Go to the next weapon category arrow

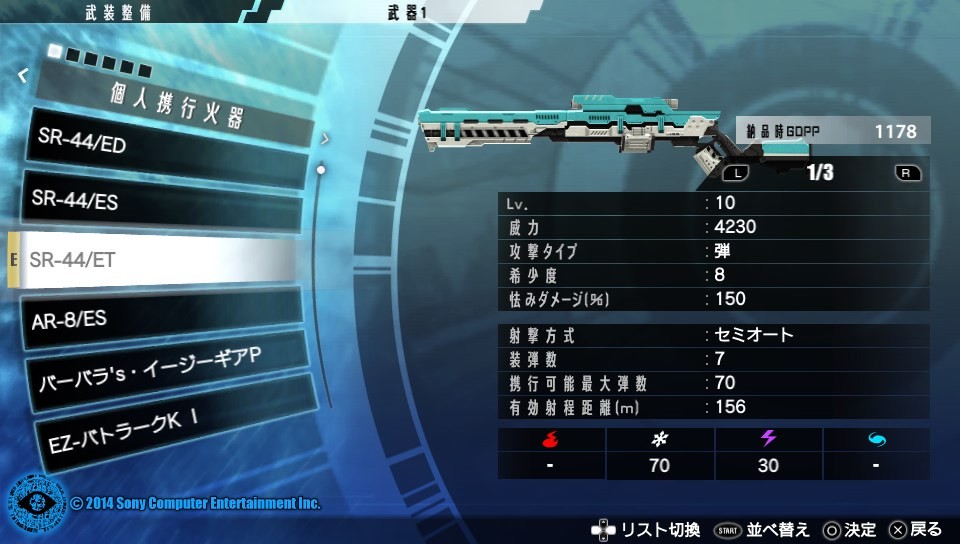pyautogui.click(x=325, y=139)
